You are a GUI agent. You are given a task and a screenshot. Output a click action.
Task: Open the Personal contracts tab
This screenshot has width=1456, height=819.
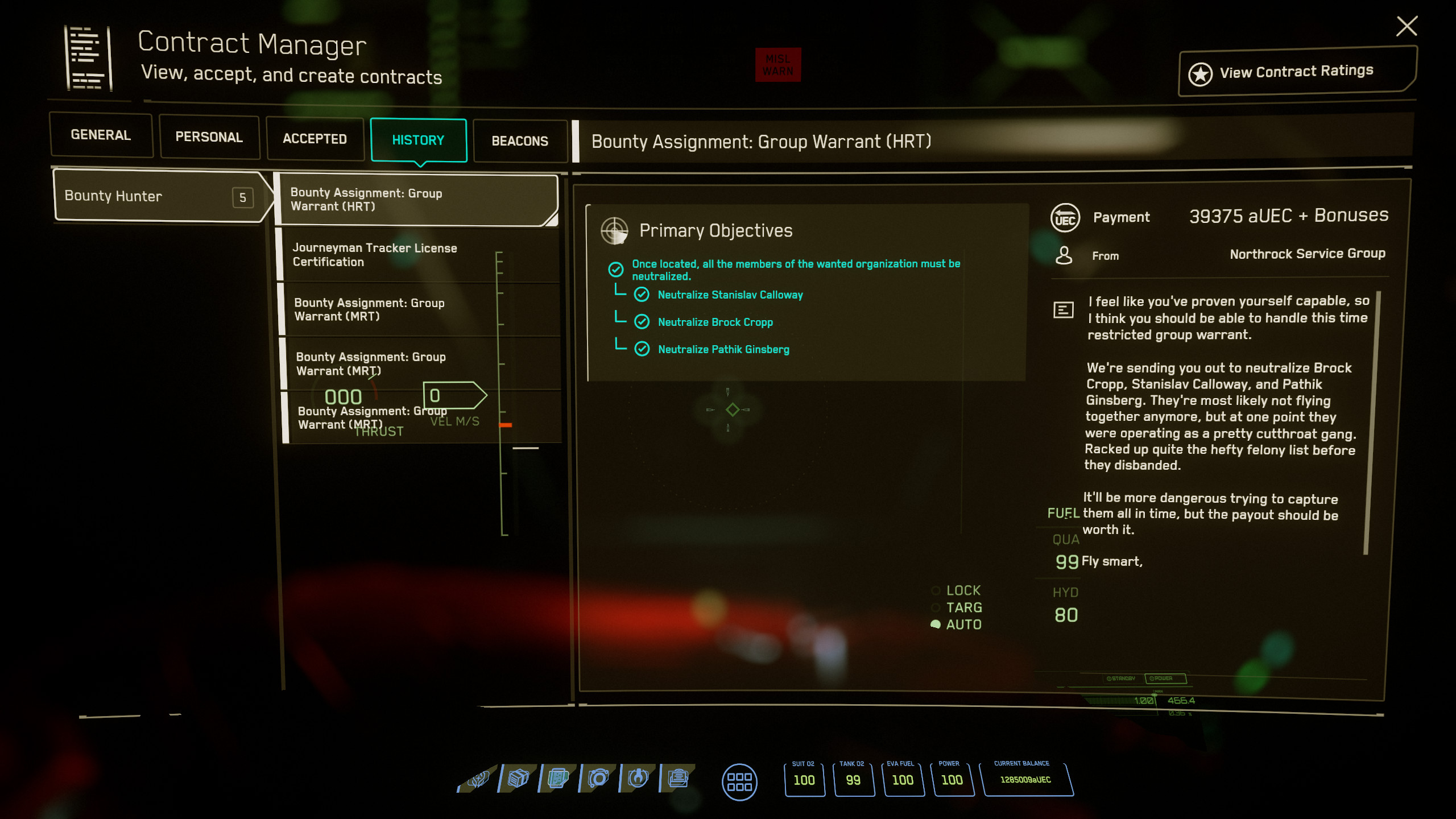point(209,138)
